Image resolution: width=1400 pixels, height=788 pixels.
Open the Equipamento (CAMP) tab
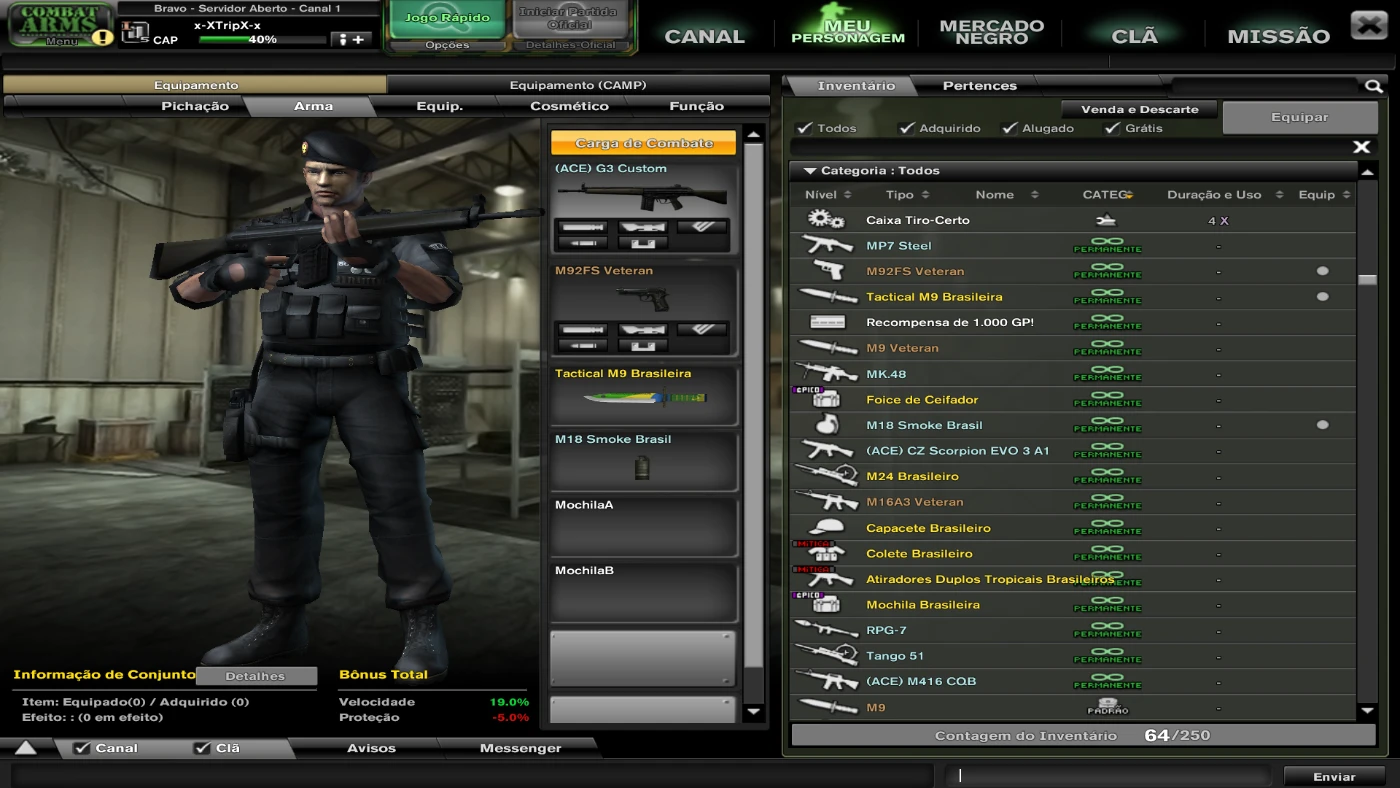point(577,86)
